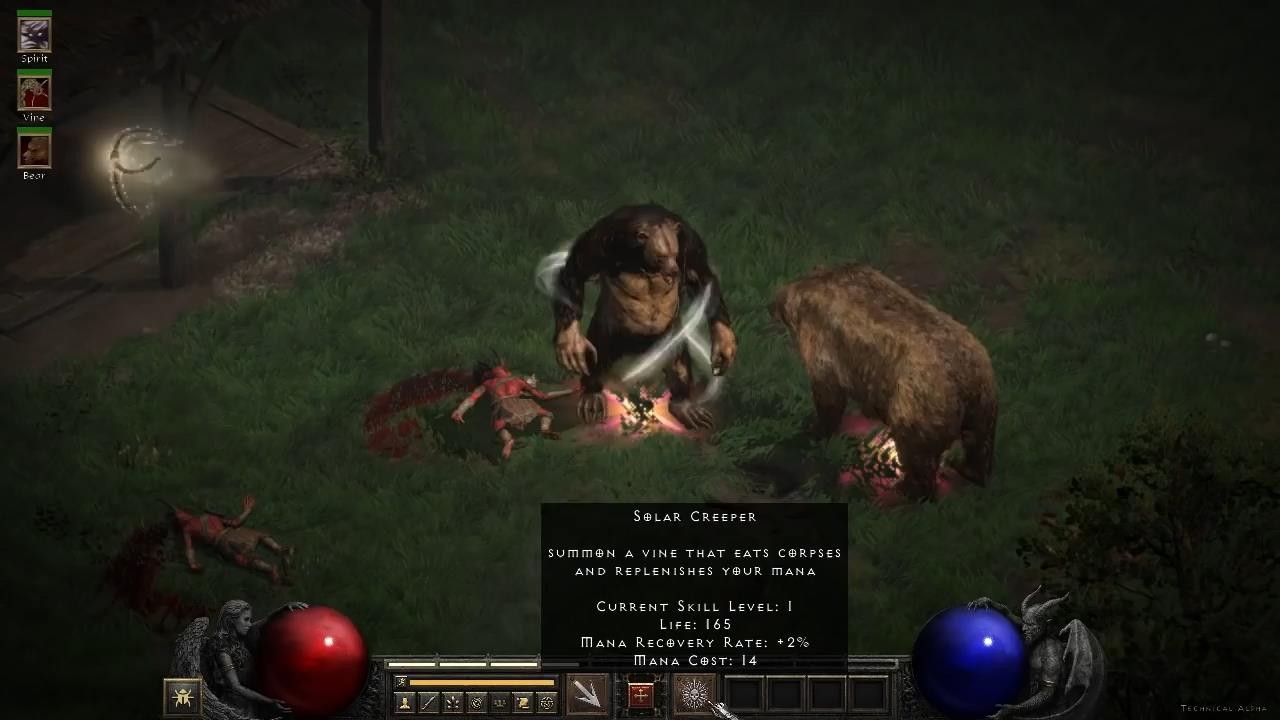Select the Spirit summon portrait

point(34,35)
